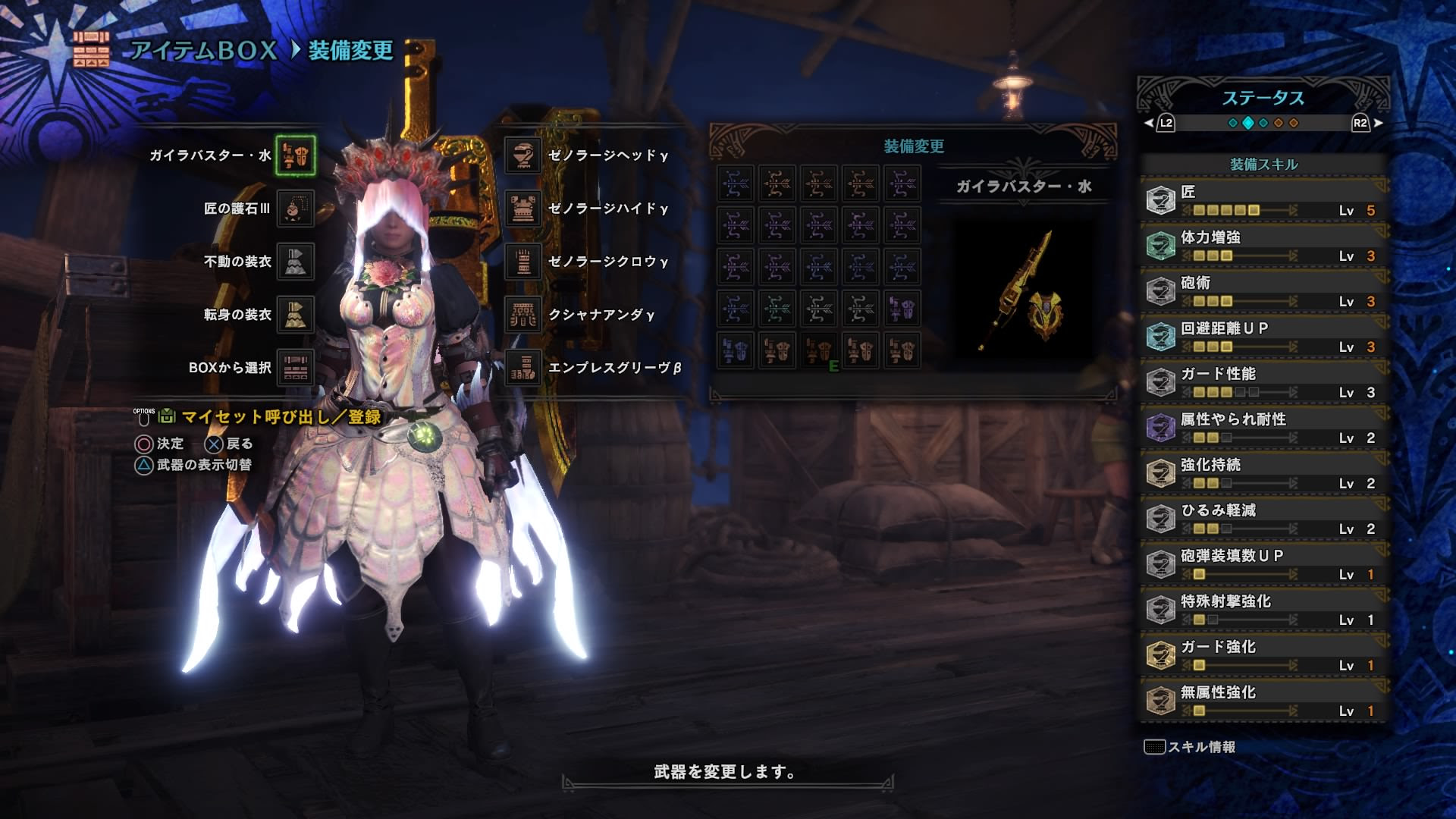Open マイセット呼び出し／登録 loadout menu

[x=250, y=416]
